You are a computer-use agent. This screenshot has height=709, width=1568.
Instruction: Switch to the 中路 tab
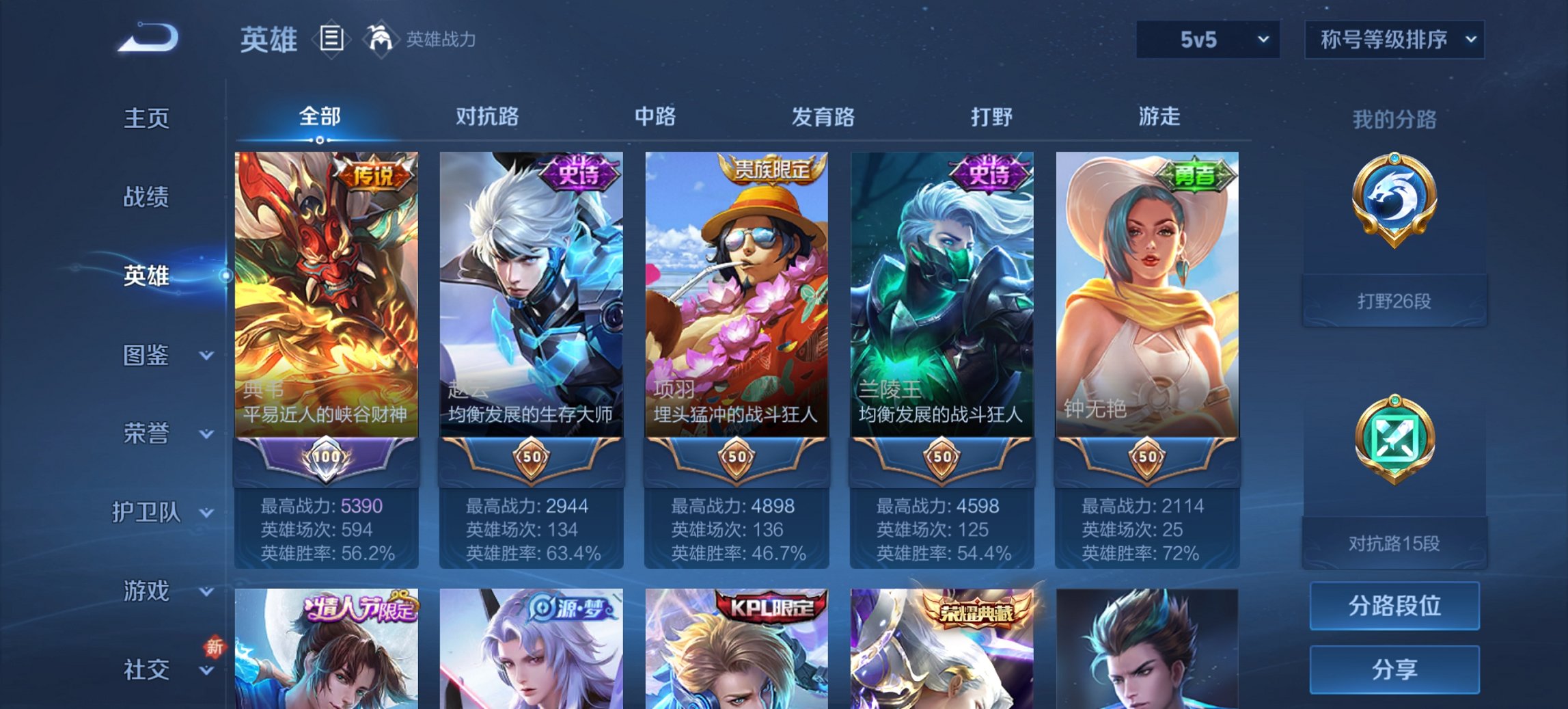point(655,118)
